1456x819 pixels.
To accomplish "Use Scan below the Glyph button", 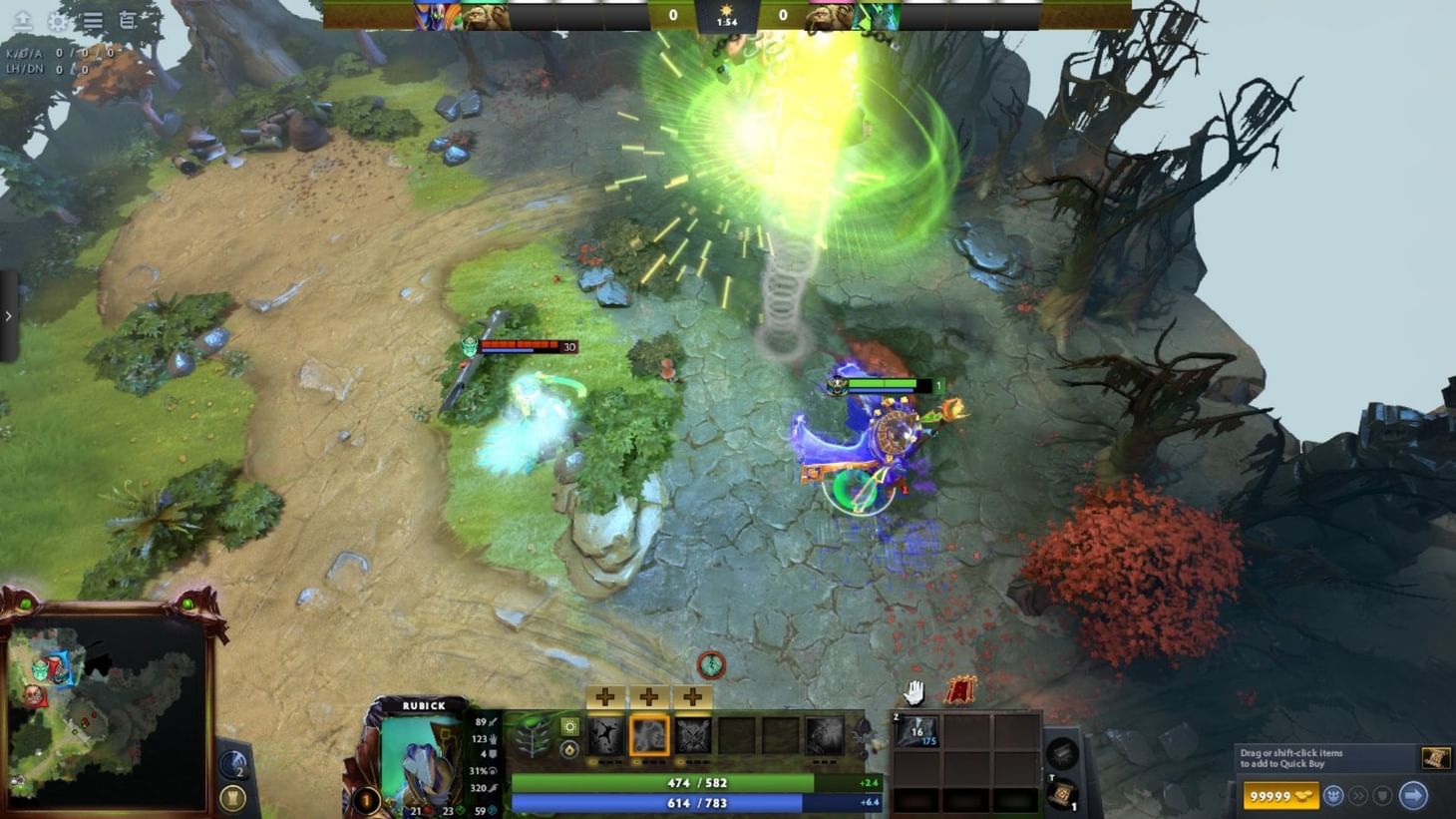I will pos(233,796).
